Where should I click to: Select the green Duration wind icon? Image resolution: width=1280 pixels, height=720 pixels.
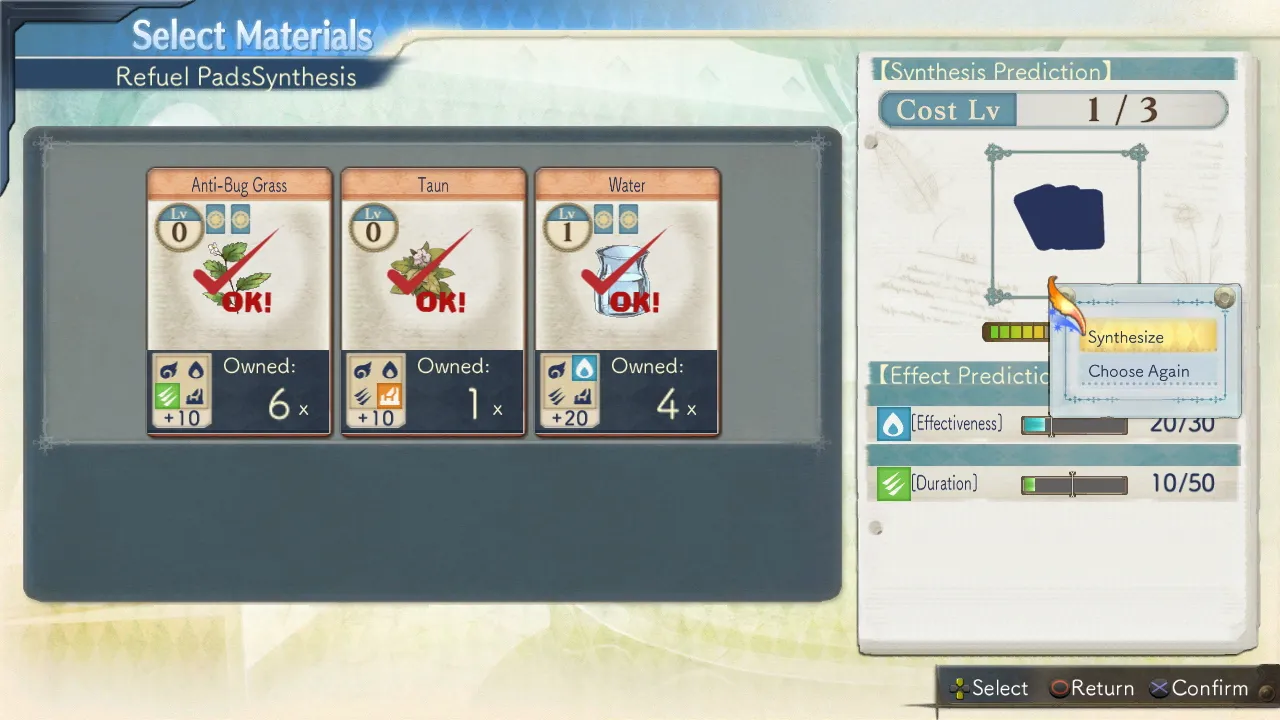(893, 484)
